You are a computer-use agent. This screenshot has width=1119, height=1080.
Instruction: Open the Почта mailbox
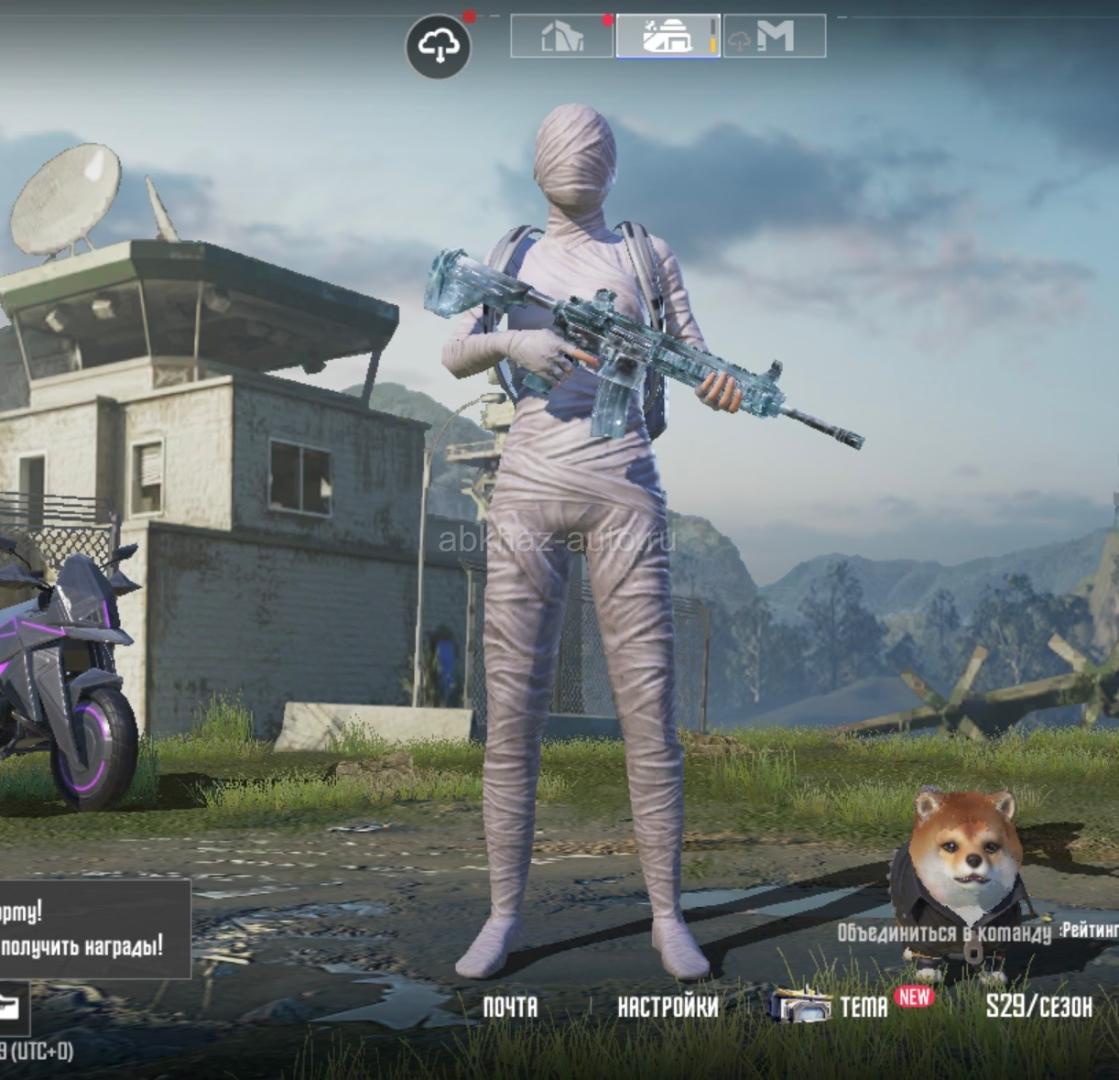509,1006
